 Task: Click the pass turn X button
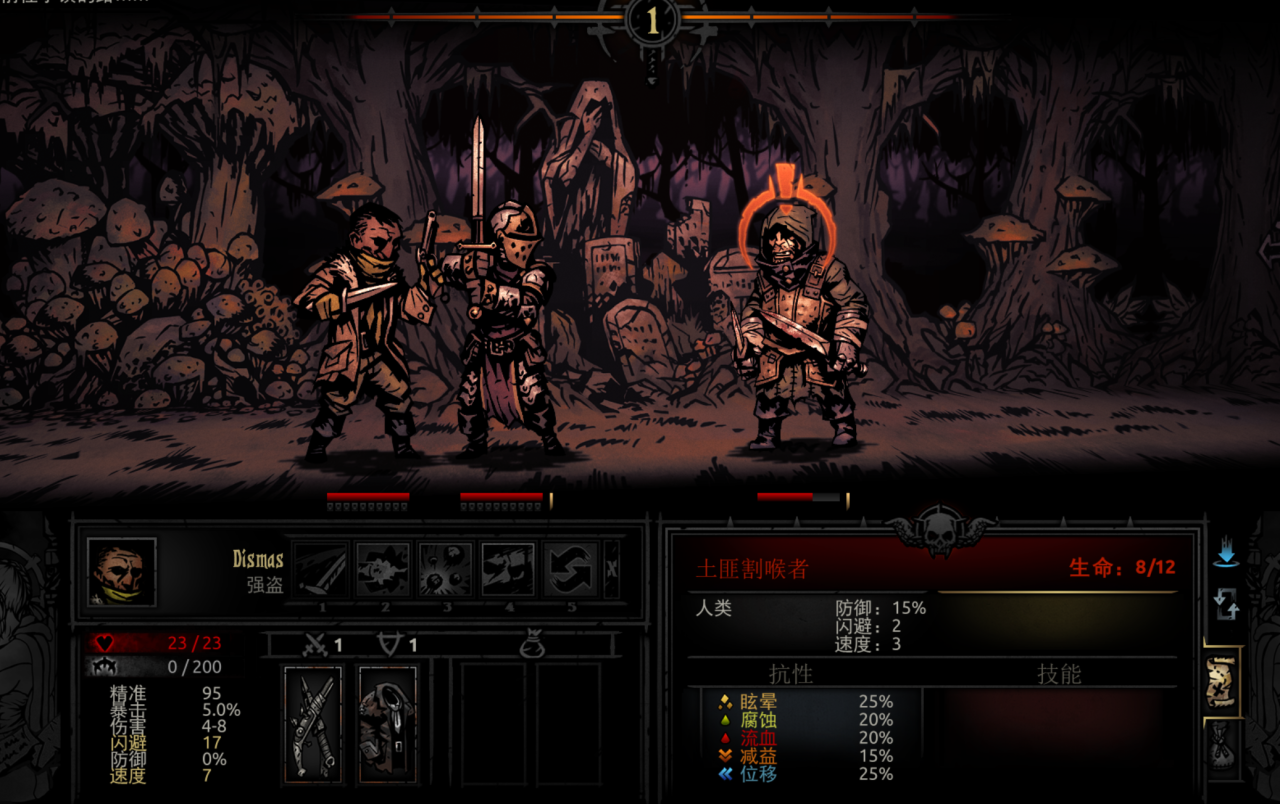(x=612, y=570)
